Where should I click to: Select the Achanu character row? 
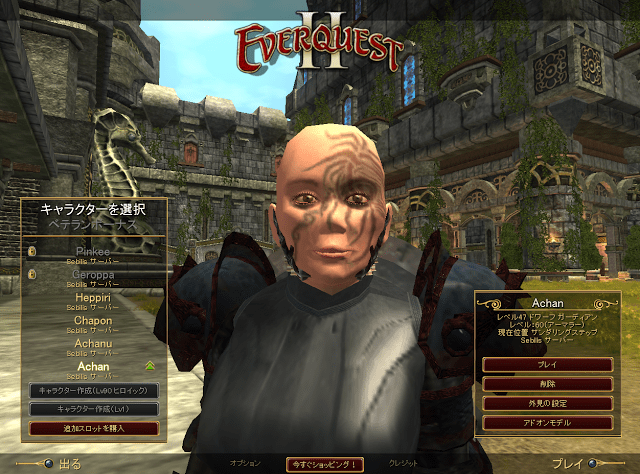point(92,347)
